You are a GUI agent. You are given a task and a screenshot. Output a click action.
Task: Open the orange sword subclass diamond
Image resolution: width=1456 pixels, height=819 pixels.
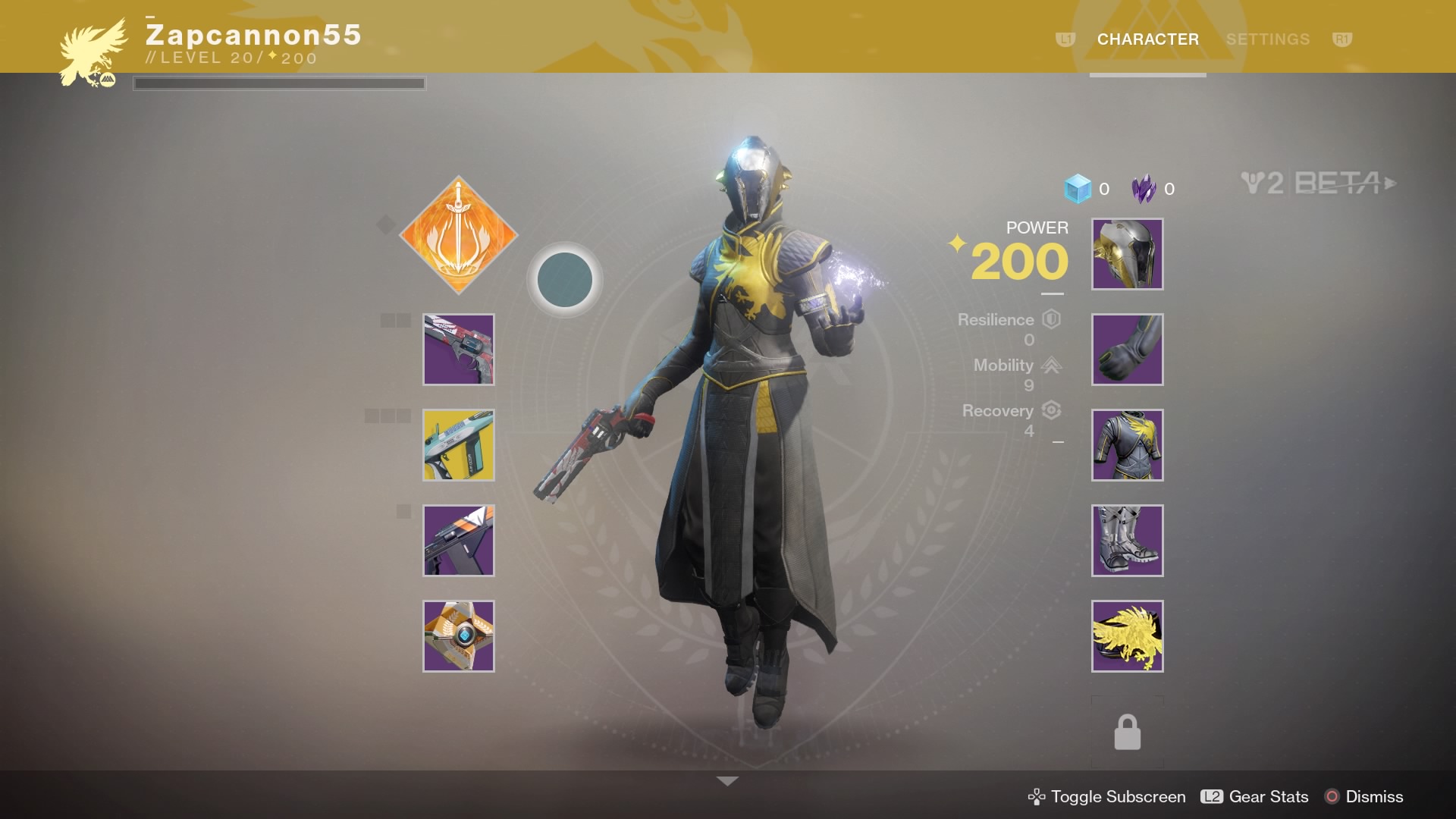tap(459, 235)
